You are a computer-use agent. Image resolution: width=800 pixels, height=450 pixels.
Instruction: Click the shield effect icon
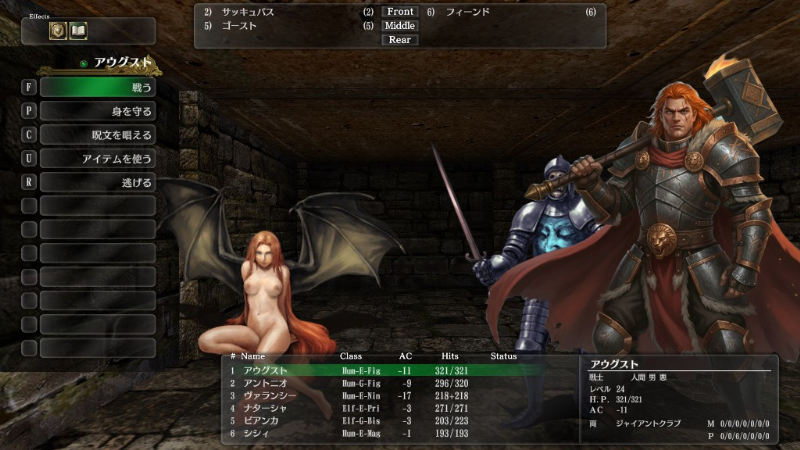coord(58,31)
